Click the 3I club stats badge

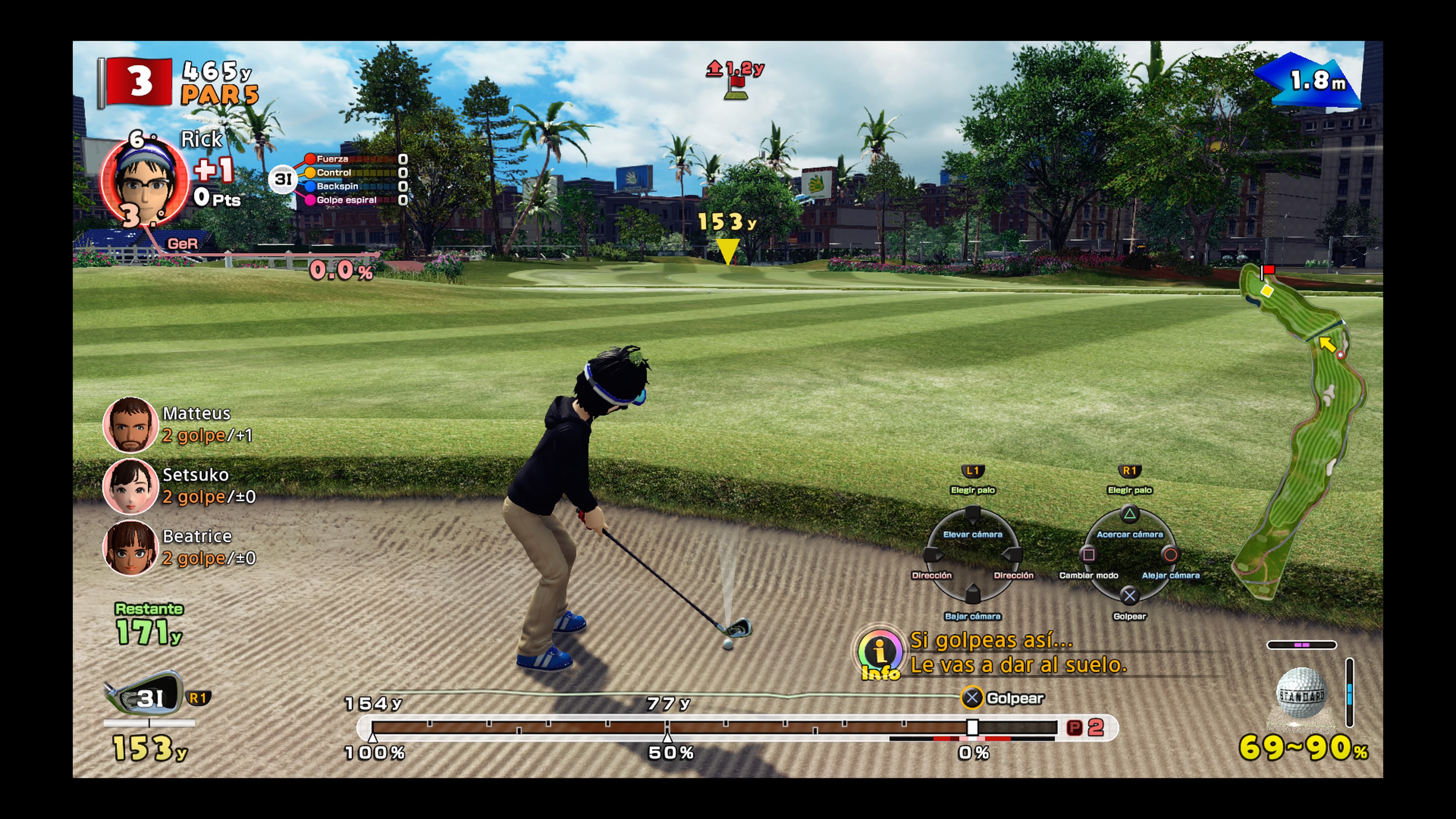[x=282, y=179]
